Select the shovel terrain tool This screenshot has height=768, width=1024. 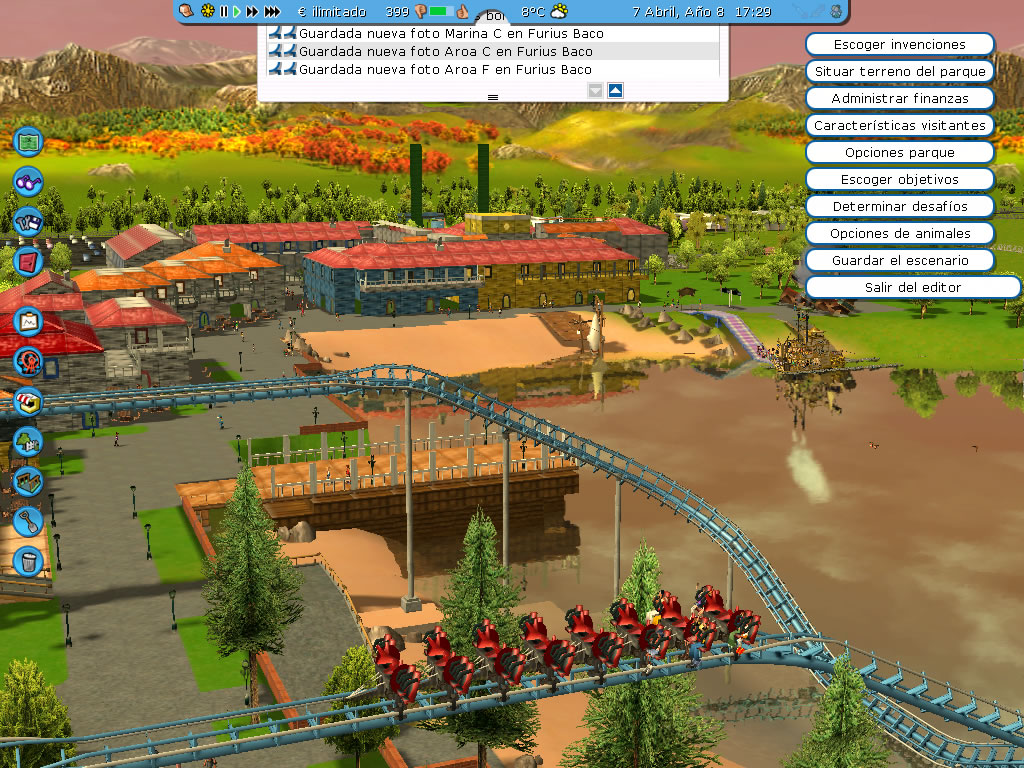28,520
